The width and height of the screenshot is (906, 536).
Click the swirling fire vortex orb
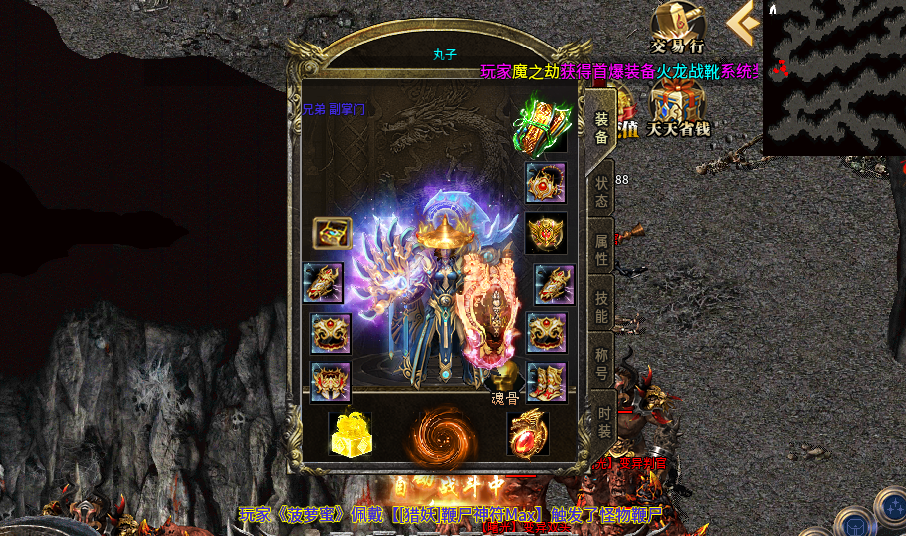(440, 434)
